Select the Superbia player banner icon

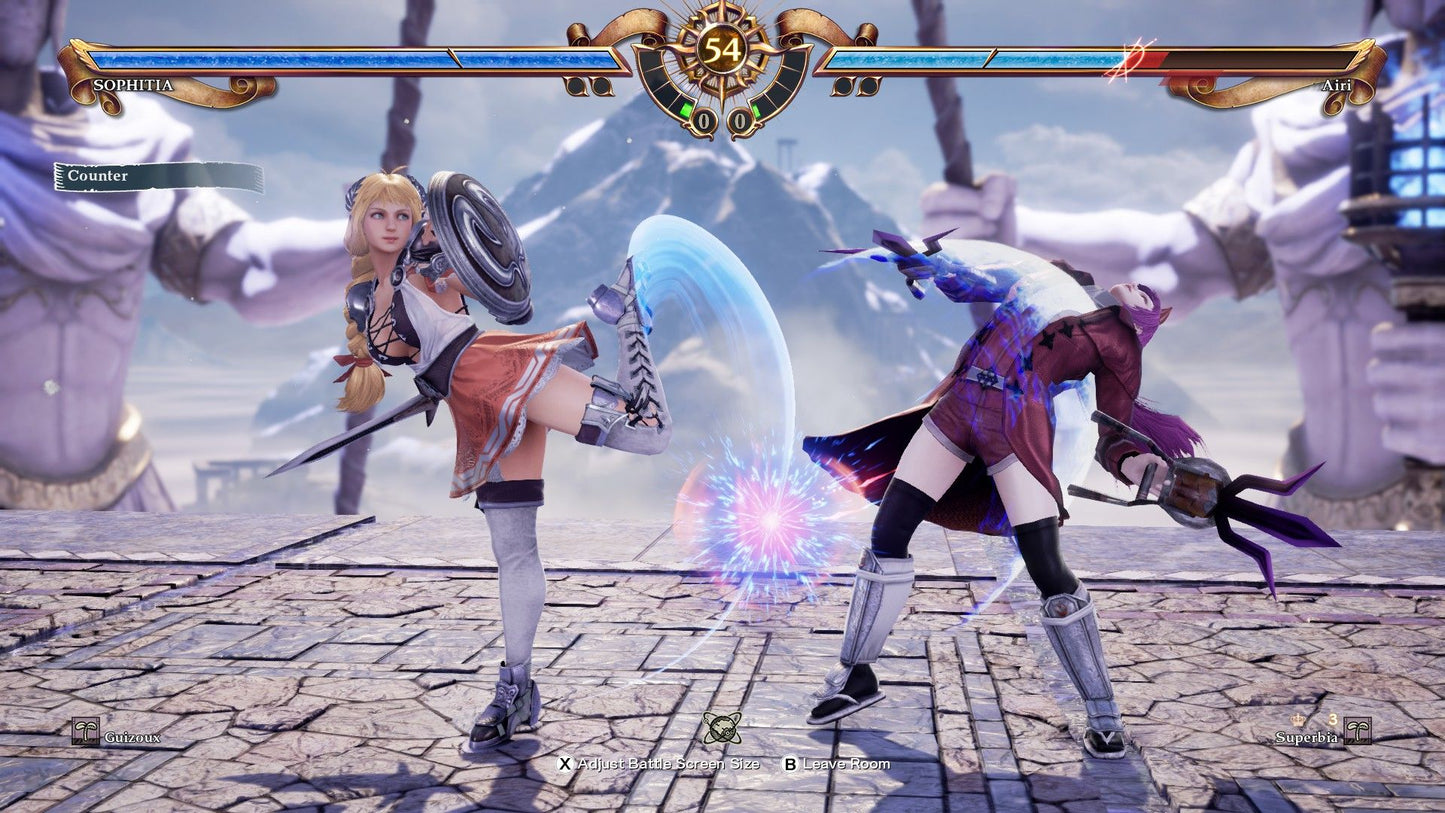coord(1358,731)
